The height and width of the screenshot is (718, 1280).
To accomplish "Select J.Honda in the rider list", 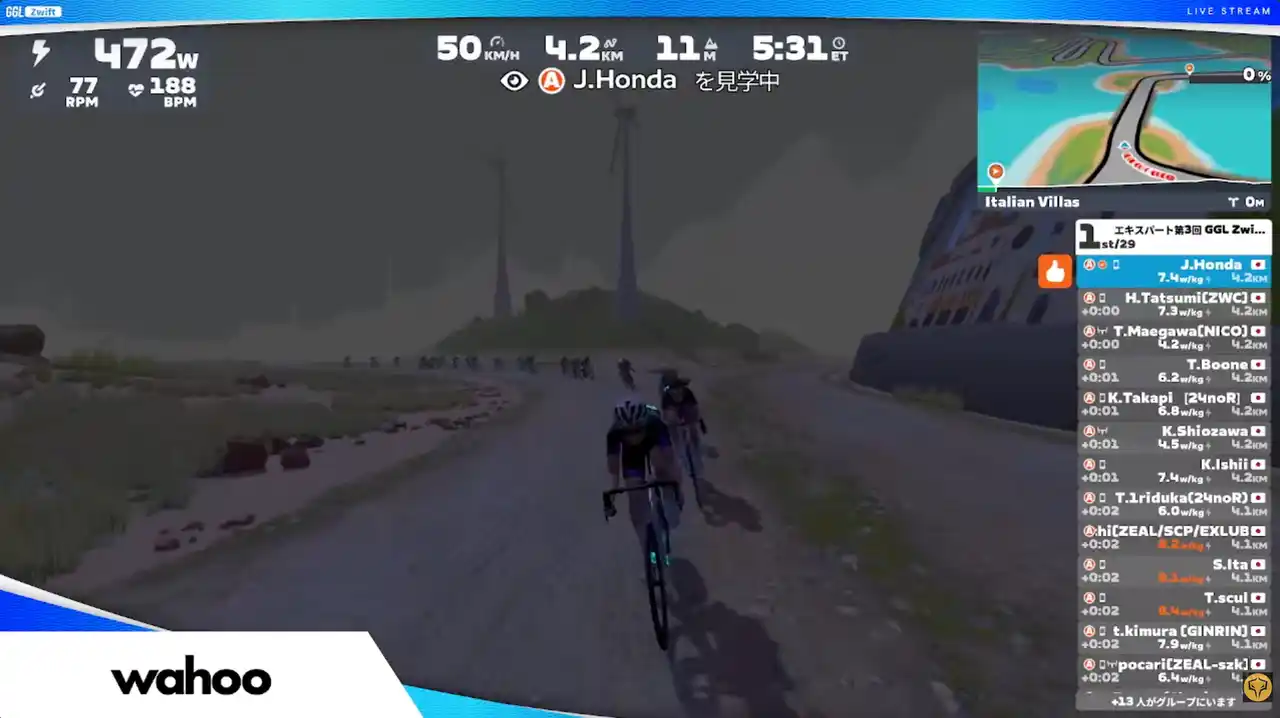I will pyautogui.click(x=1174, y=271).
